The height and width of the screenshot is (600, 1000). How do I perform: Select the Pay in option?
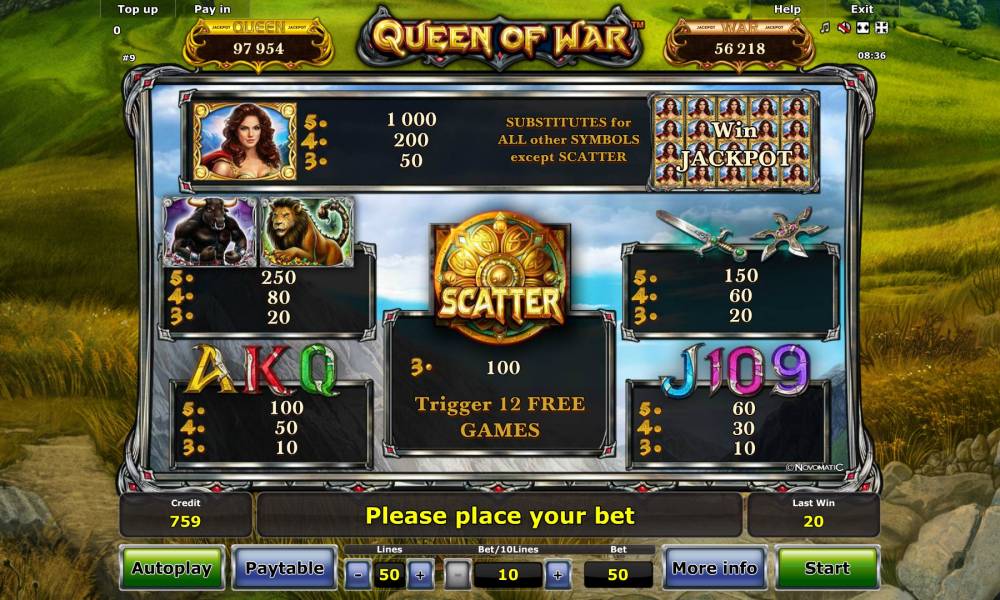211,9
